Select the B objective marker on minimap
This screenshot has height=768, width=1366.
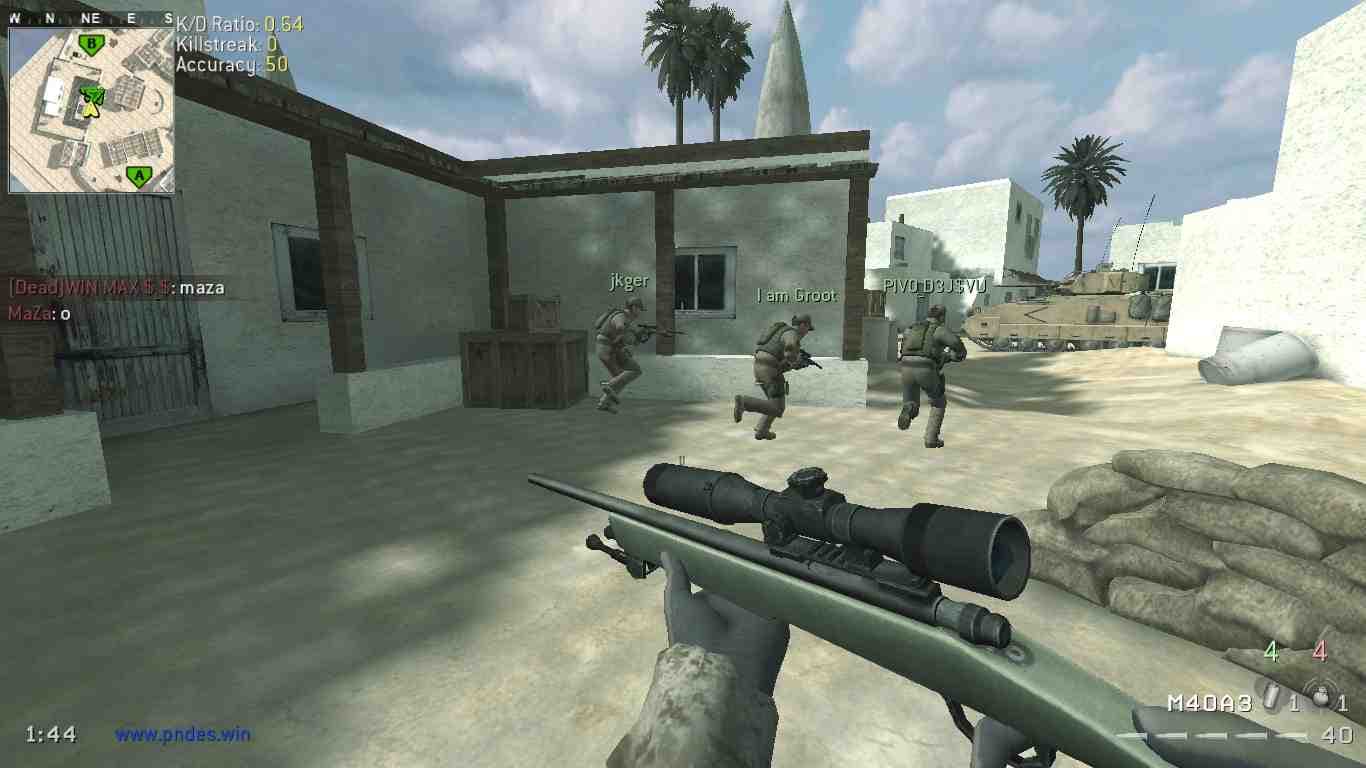[x=92, y=44]
